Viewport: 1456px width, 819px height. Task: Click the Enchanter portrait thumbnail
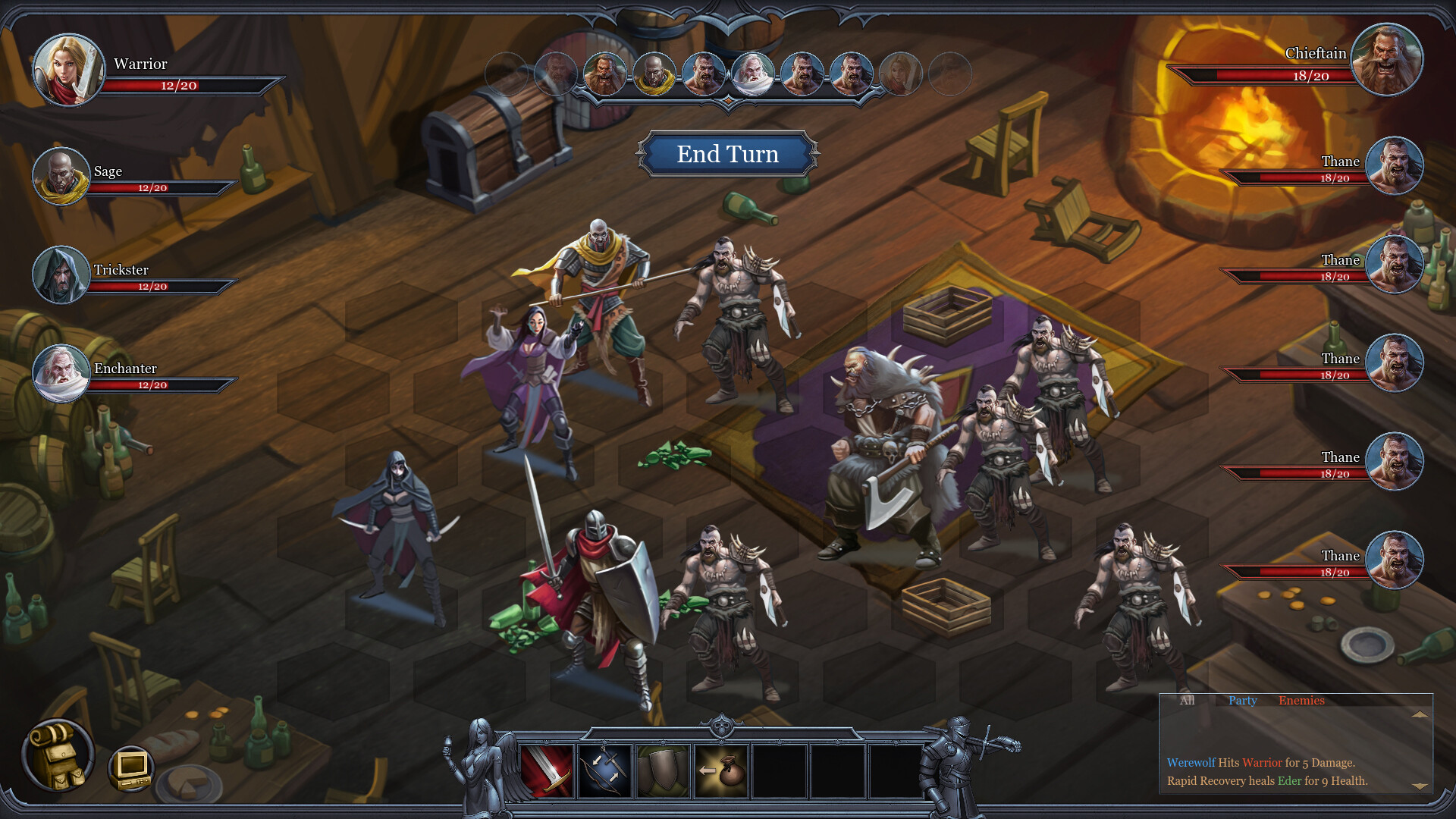coord(60,373)
